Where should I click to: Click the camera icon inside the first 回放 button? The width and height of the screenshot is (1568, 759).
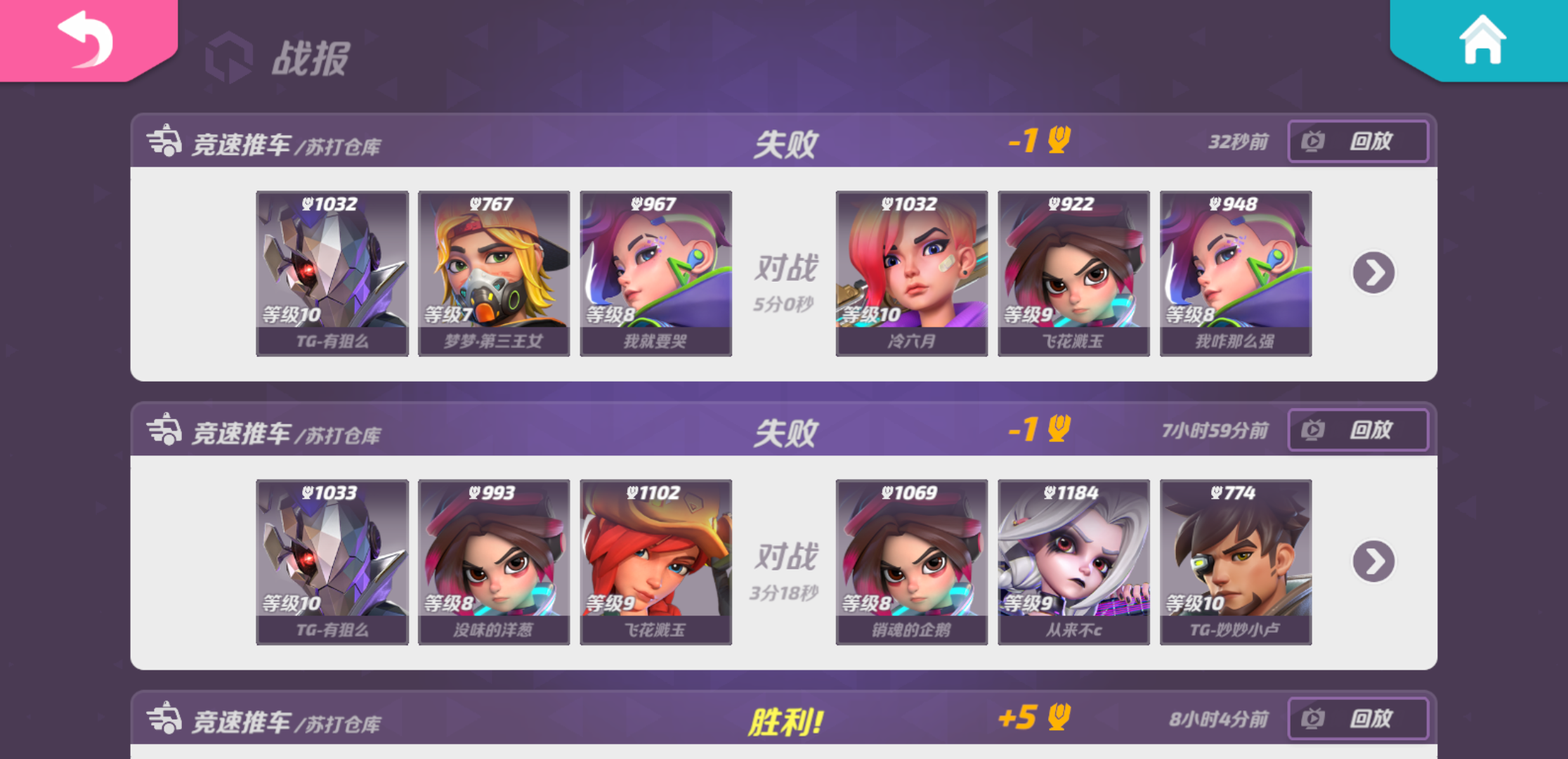click(x=1311, y=141)
